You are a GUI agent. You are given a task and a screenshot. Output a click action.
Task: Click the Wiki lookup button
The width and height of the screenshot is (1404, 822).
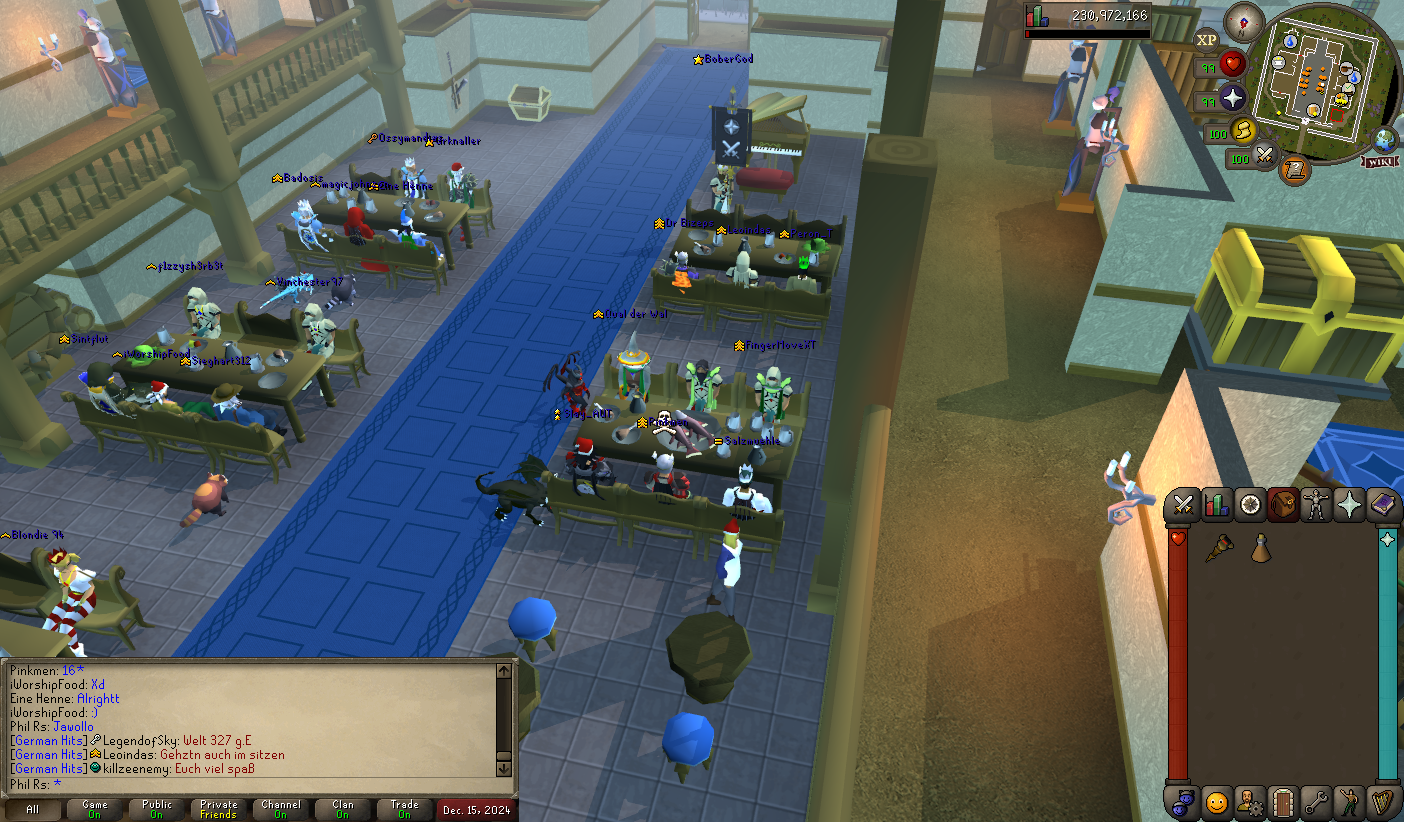point(1380,162)
